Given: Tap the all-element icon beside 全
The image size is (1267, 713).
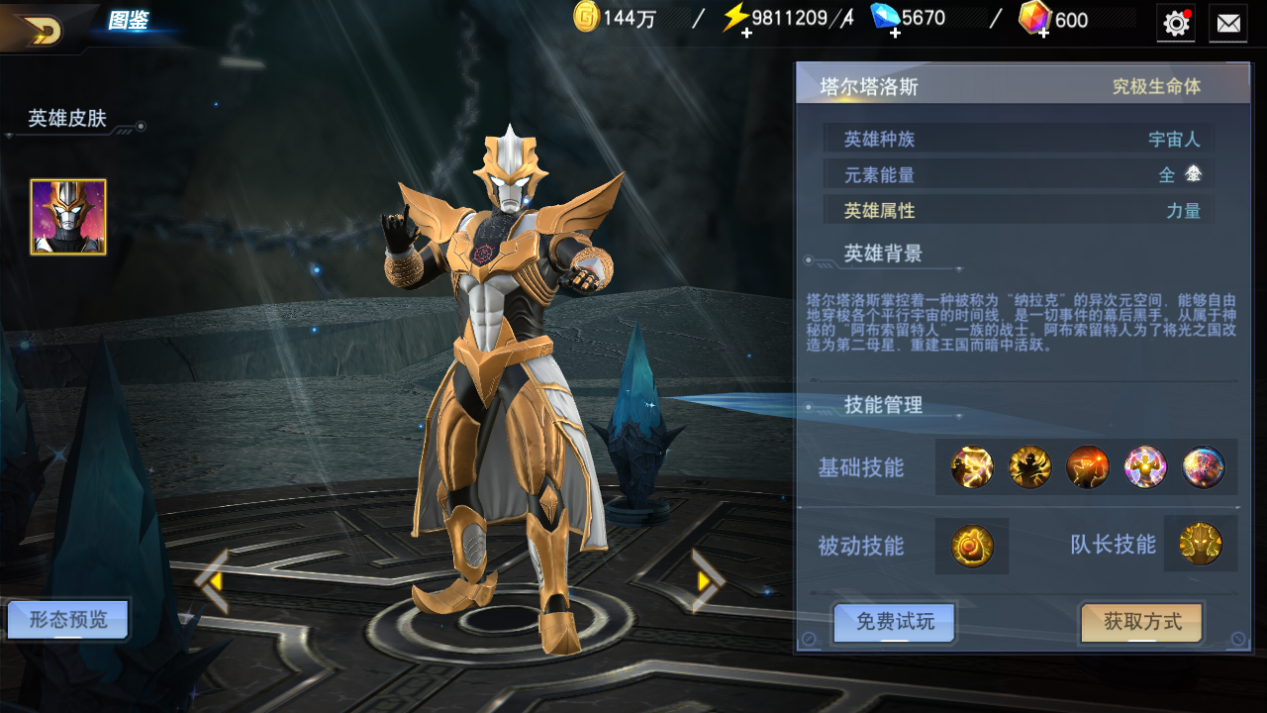Looking at the screenshot, I should pyautogui.click(x=1193, y=174).
